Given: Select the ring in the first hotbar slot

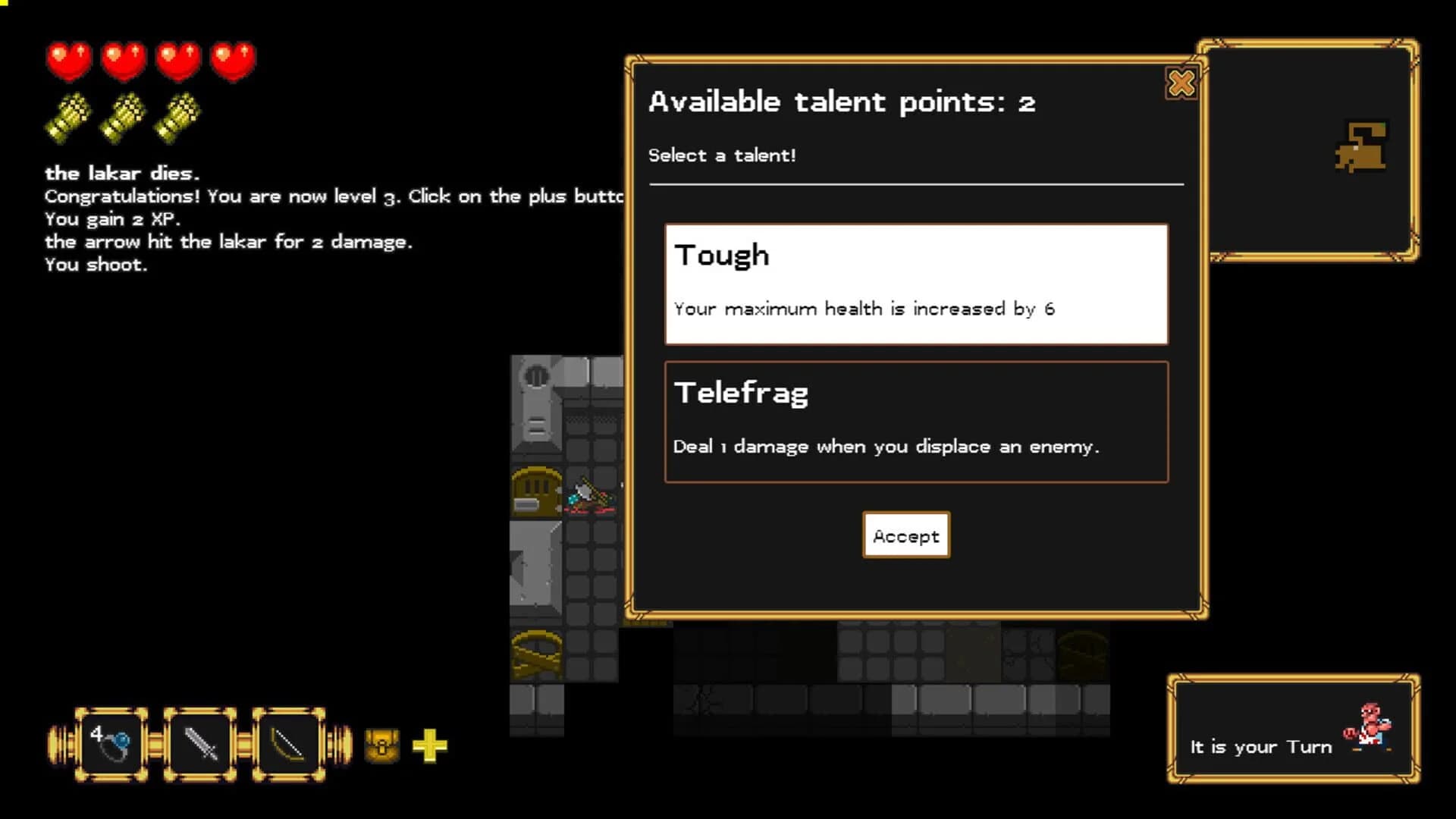Looking at the screenshot, I should [x=108, y=744].
